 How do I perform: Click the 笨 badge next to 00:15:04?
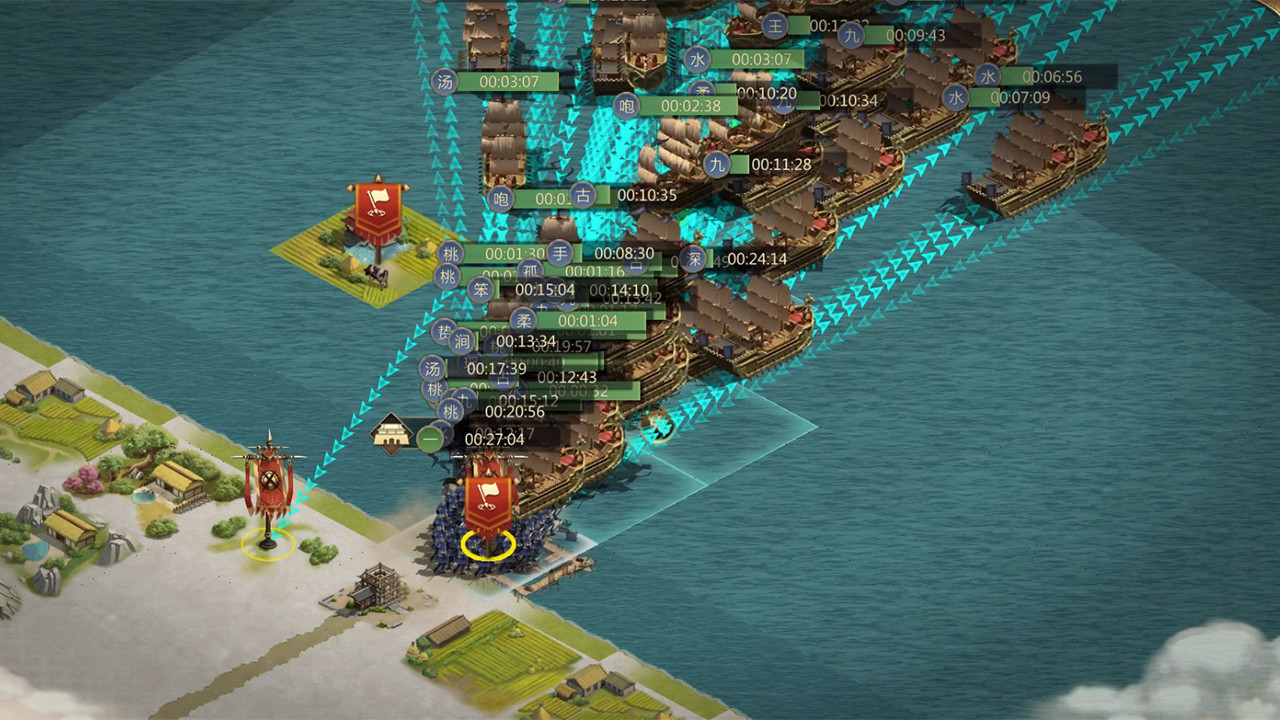pyautogui.click(x=481, y=290)
